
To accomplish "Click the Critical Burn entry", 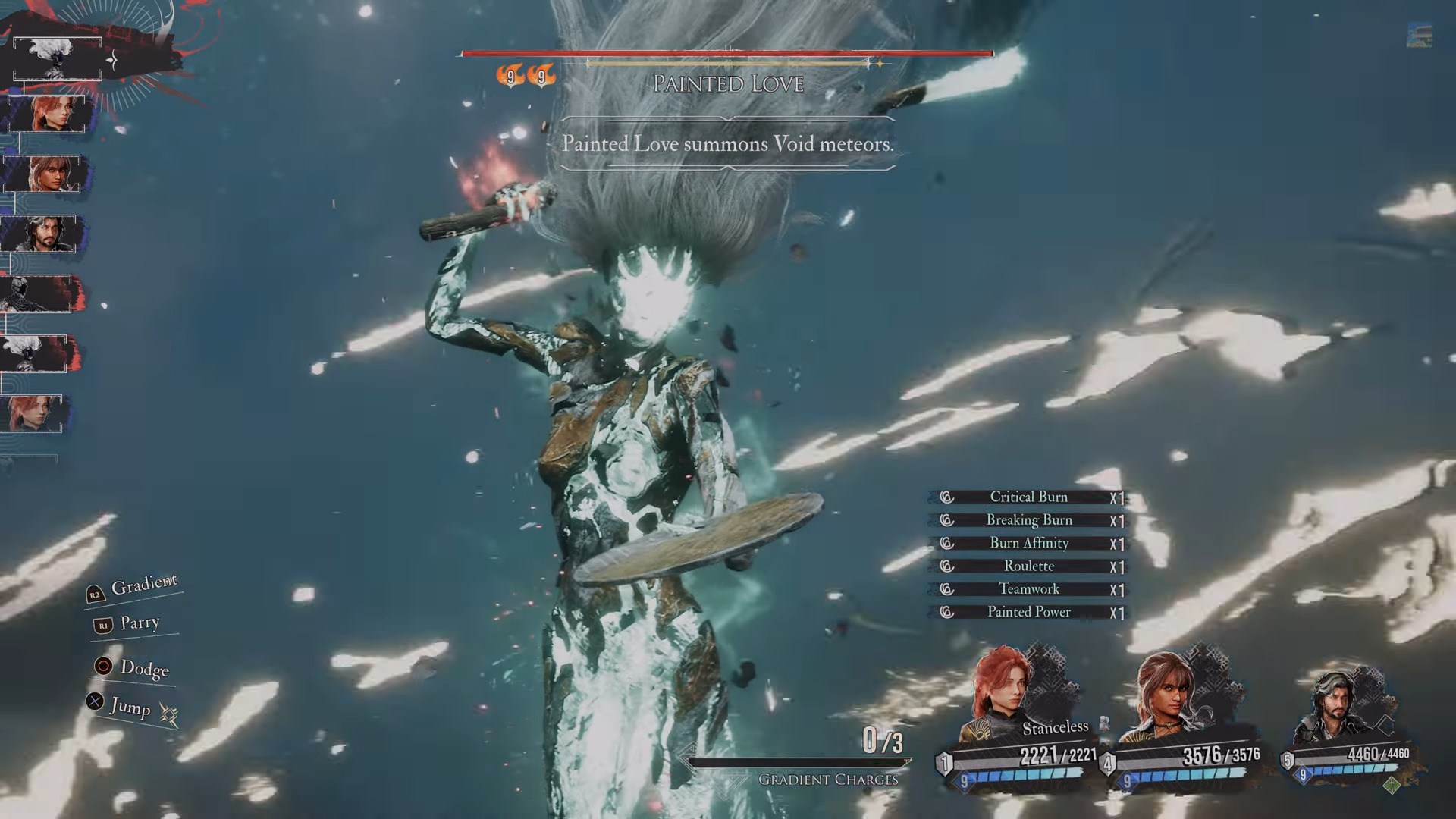I will 1028,497.
